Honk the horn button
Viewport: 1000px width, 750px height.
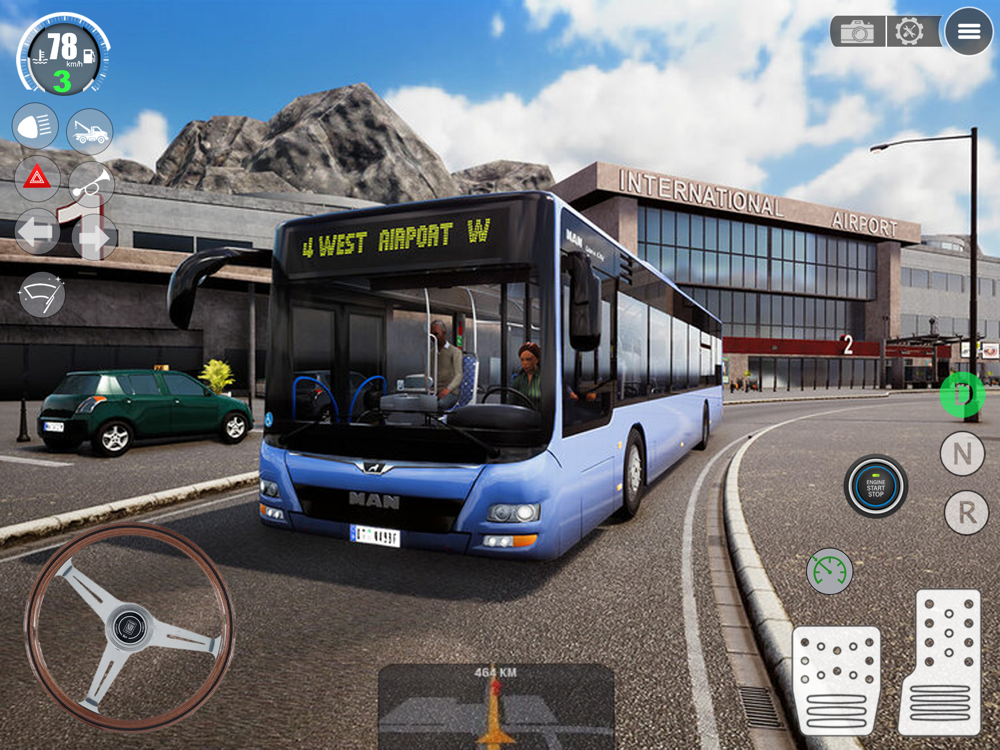tap(91, 183)
